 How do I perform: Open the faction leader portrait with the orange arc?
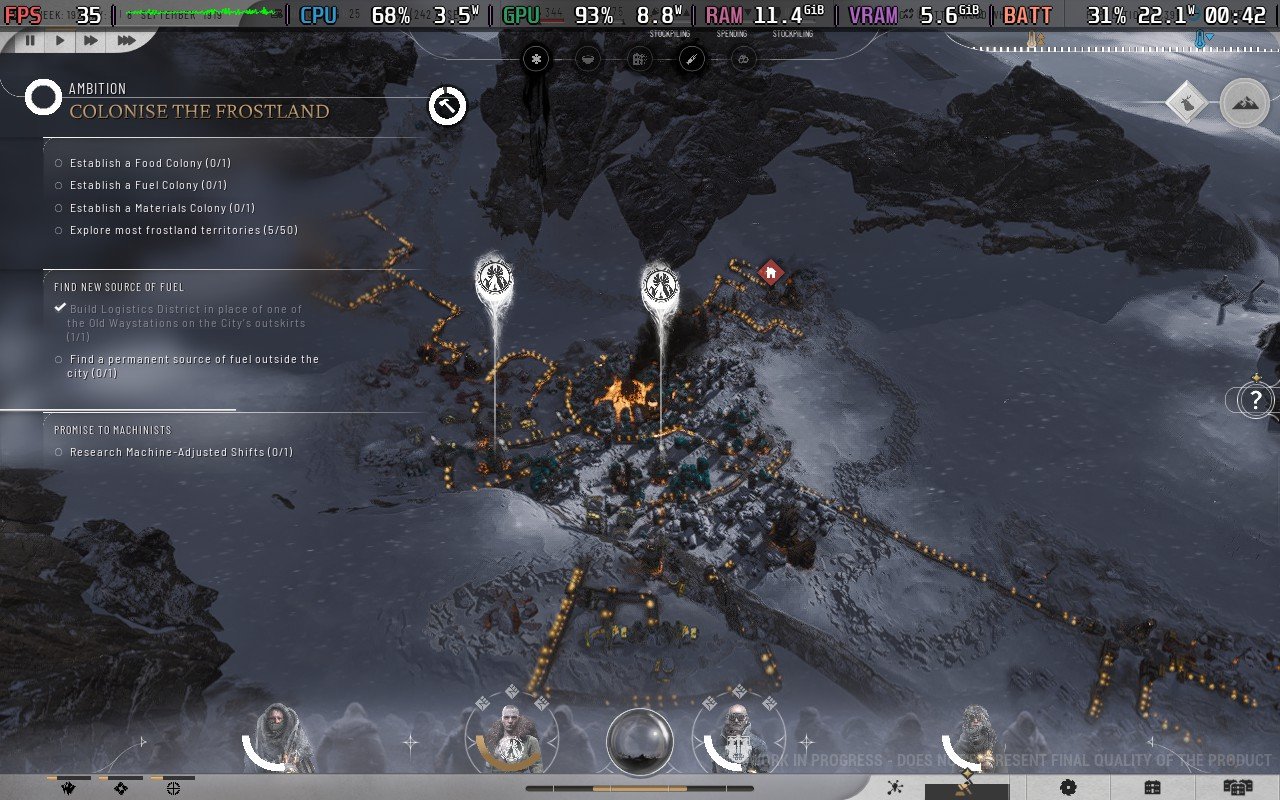tap(512, 740)
